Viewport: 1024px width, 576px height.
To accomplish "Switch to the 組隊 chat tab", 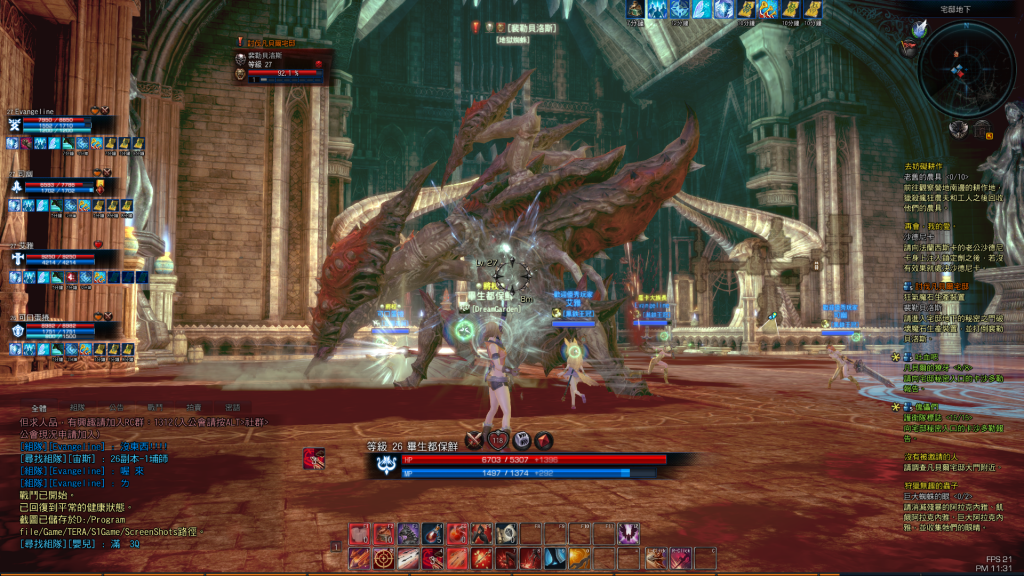I will [x=77, y=408].
